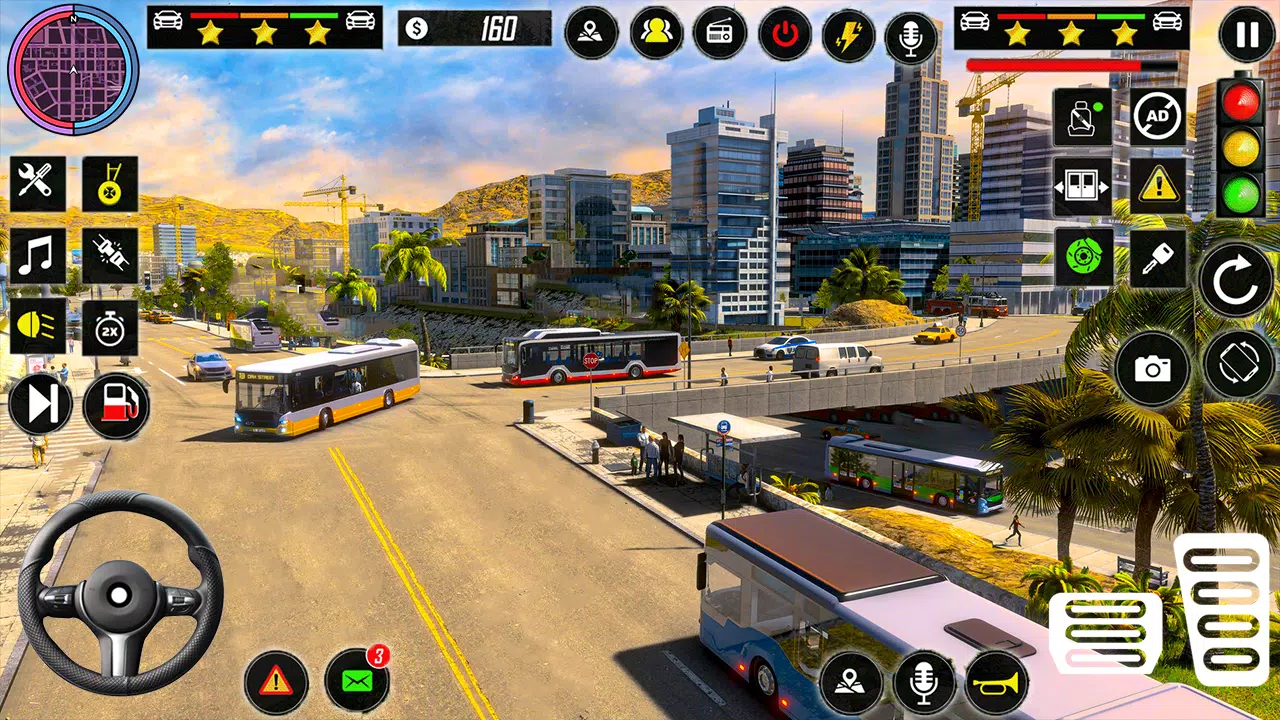Pause the game
1280x720 pixels.
click(x=1247, y=35)
